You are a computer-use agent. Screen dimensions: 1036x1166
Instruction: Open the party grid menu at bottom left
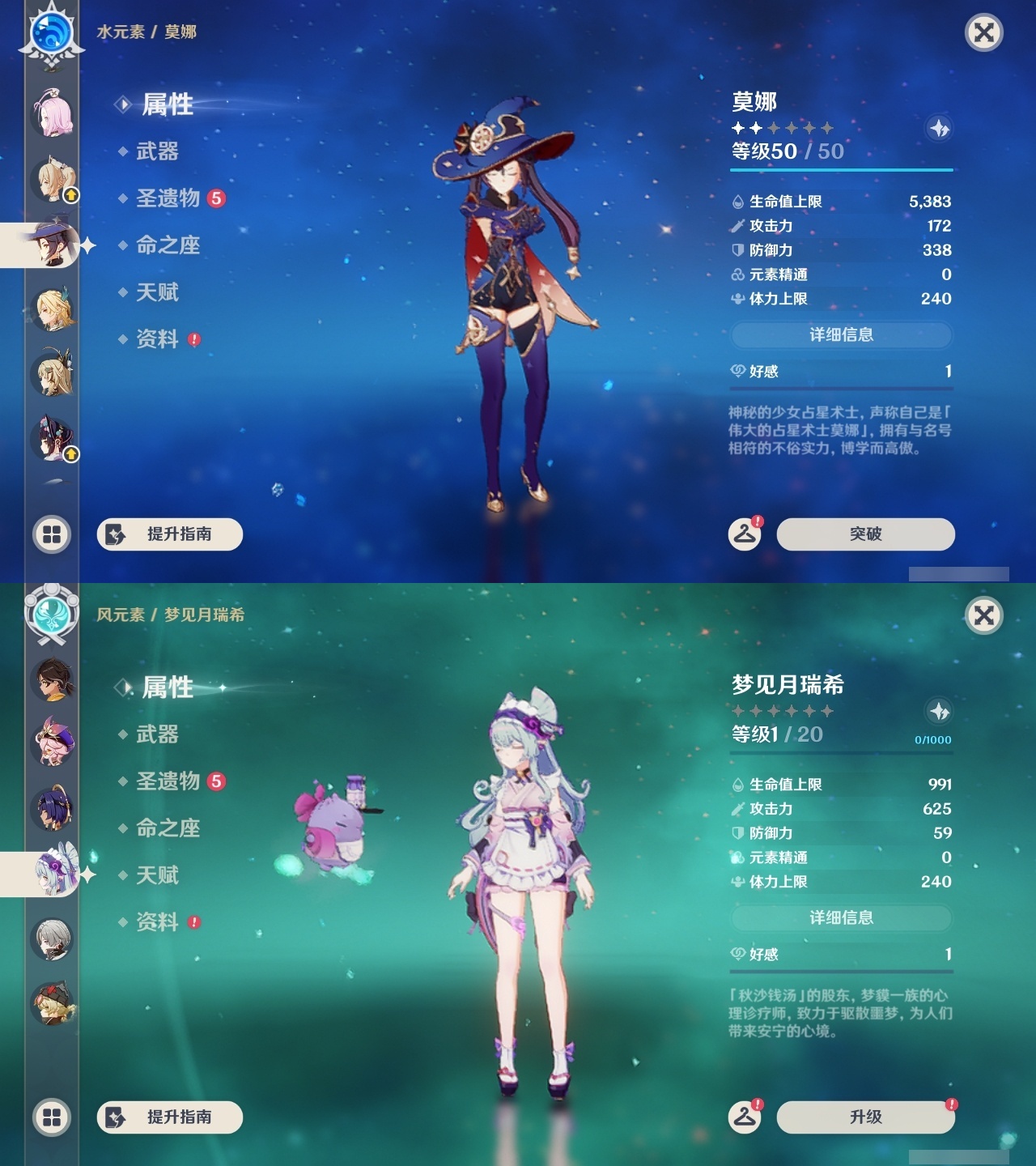pos(51,534)
